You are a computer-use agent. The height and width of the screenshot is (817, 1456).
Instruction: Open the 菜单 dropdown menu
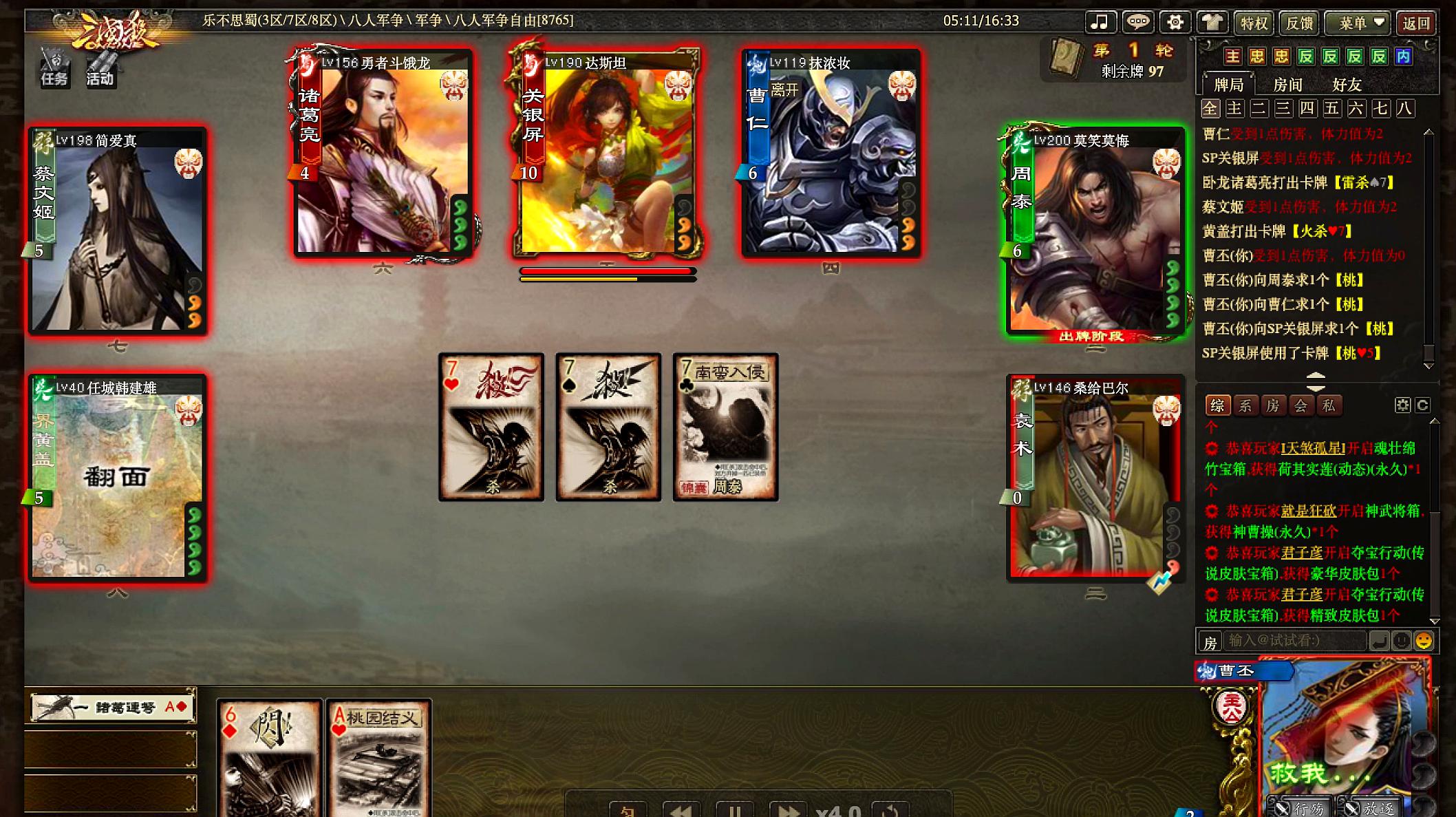point(1357,23)
